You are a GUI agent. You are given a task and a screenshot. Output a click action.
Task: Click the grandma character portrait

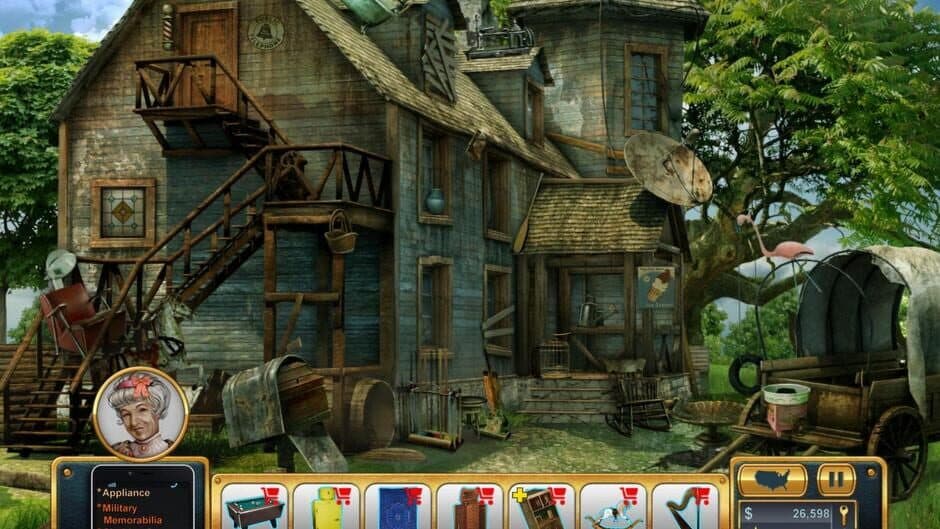[140, 413]
